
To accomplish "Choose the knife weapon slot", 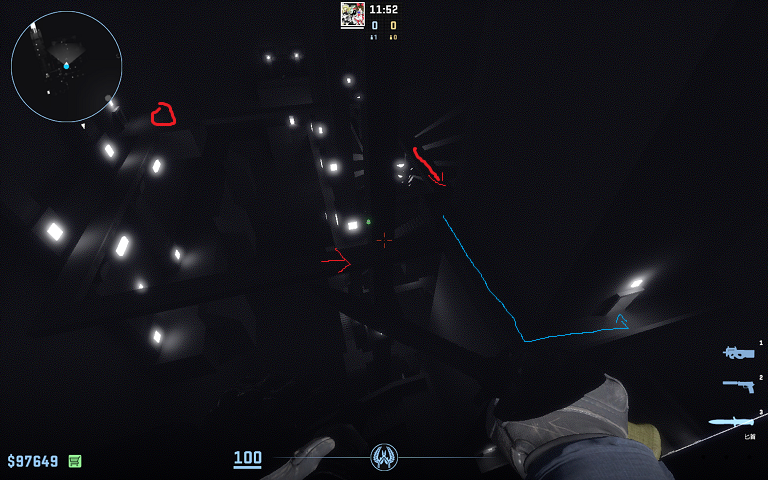I will tap(731, 421).
